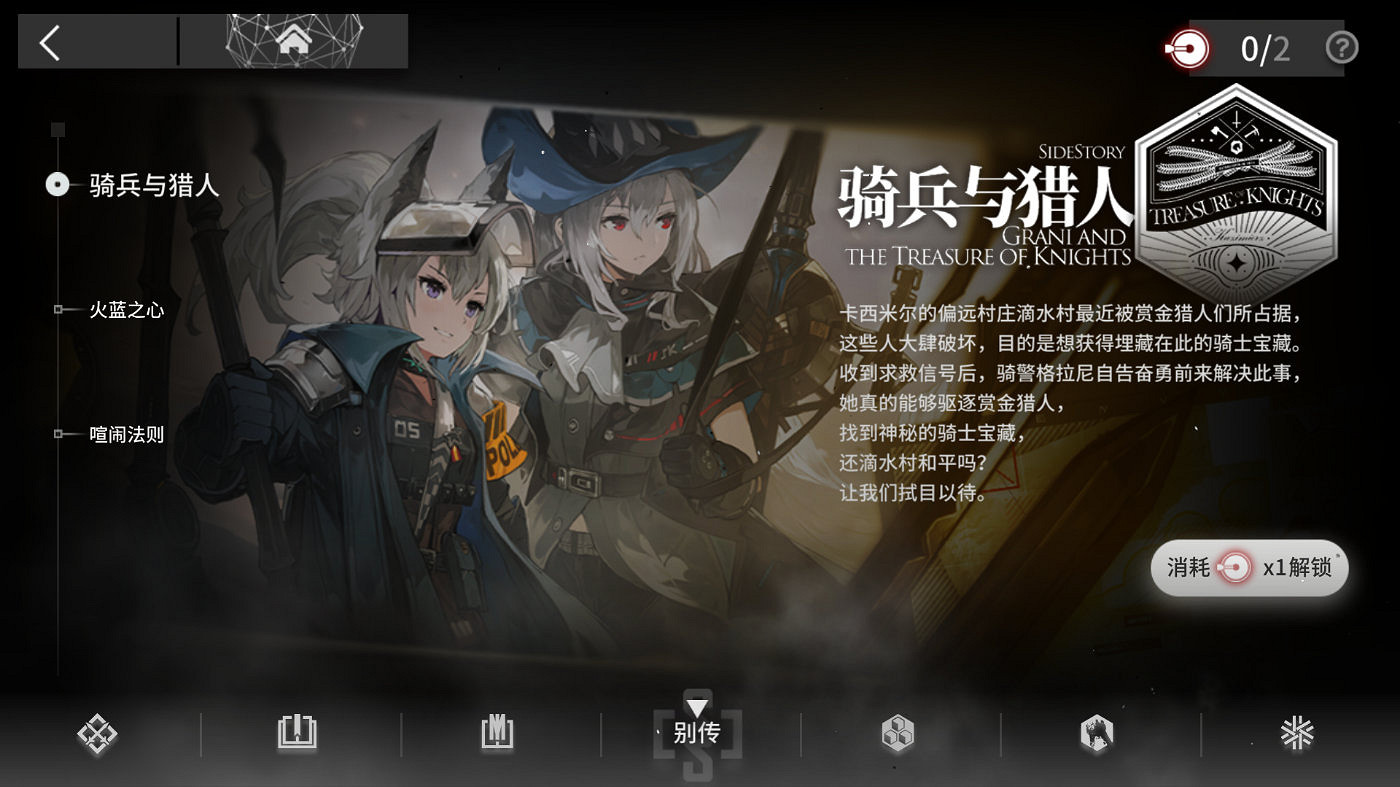Select the leftmost diamond emblem category icon
1400x787 pixels.
click(97, 733)
